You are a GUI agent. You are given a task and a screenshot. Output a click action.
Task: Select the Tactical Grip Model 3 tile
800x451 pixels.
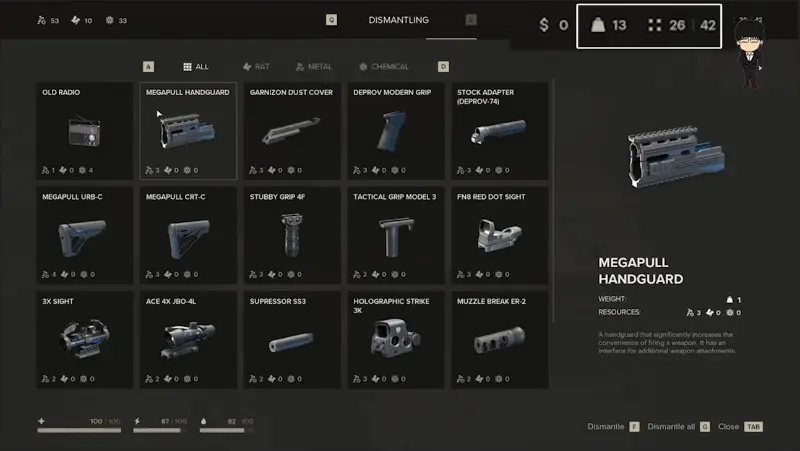[x=396, y=235]
